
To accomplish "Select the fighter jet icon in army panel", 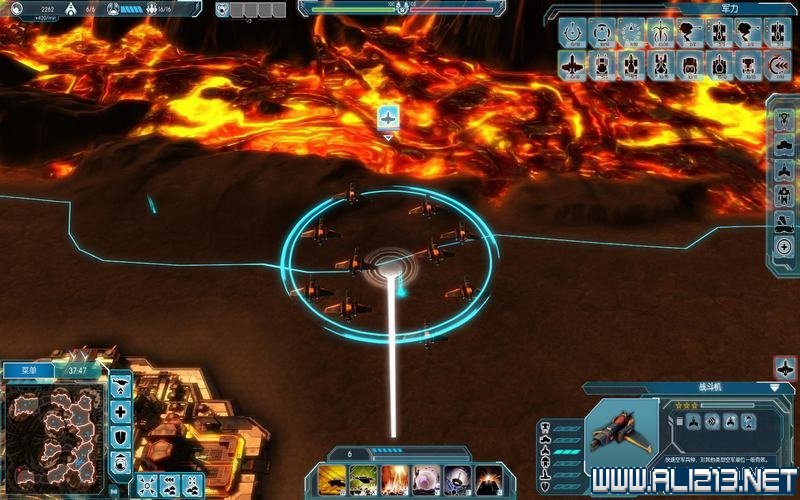I will coord(572,65).
